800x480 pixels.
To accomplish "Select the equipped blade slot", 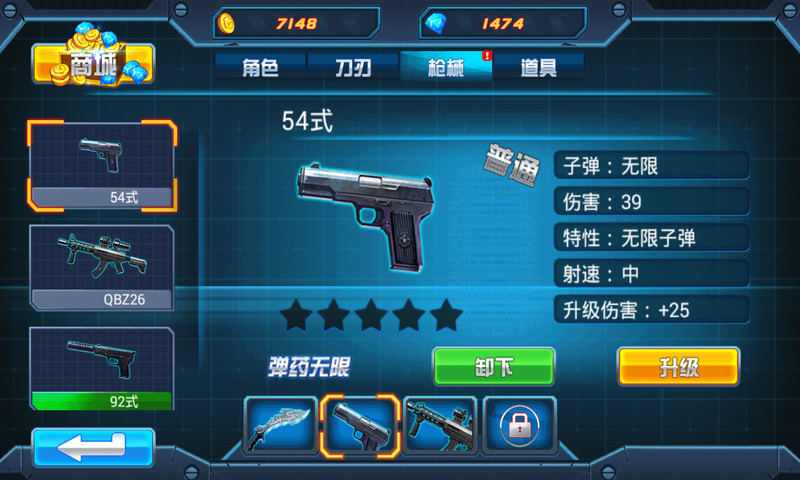I will click(x=281, y=425).
